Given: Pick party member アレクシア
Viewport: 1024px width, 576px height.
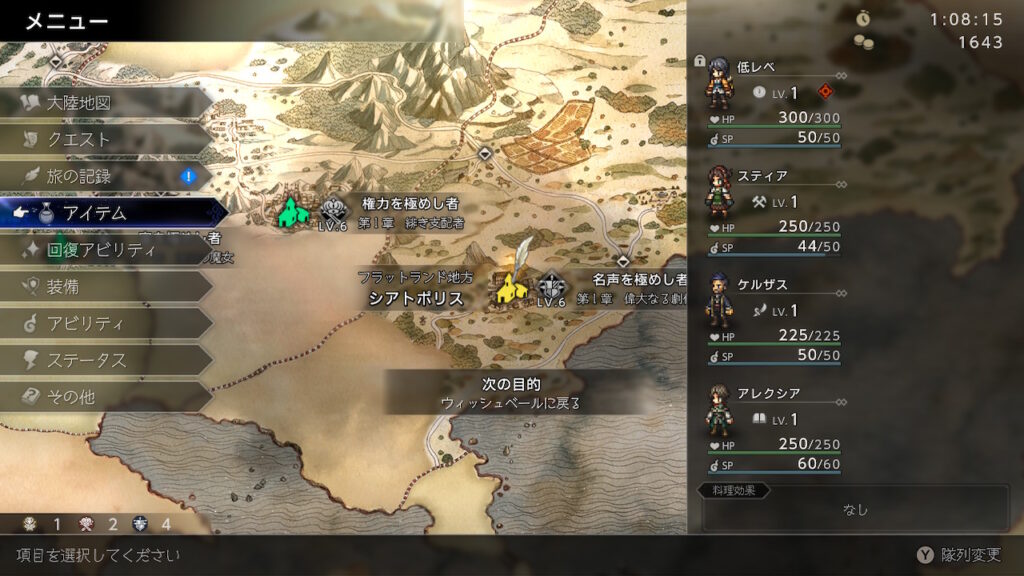Looking at the screenshot, I should (x=770, y=430).
